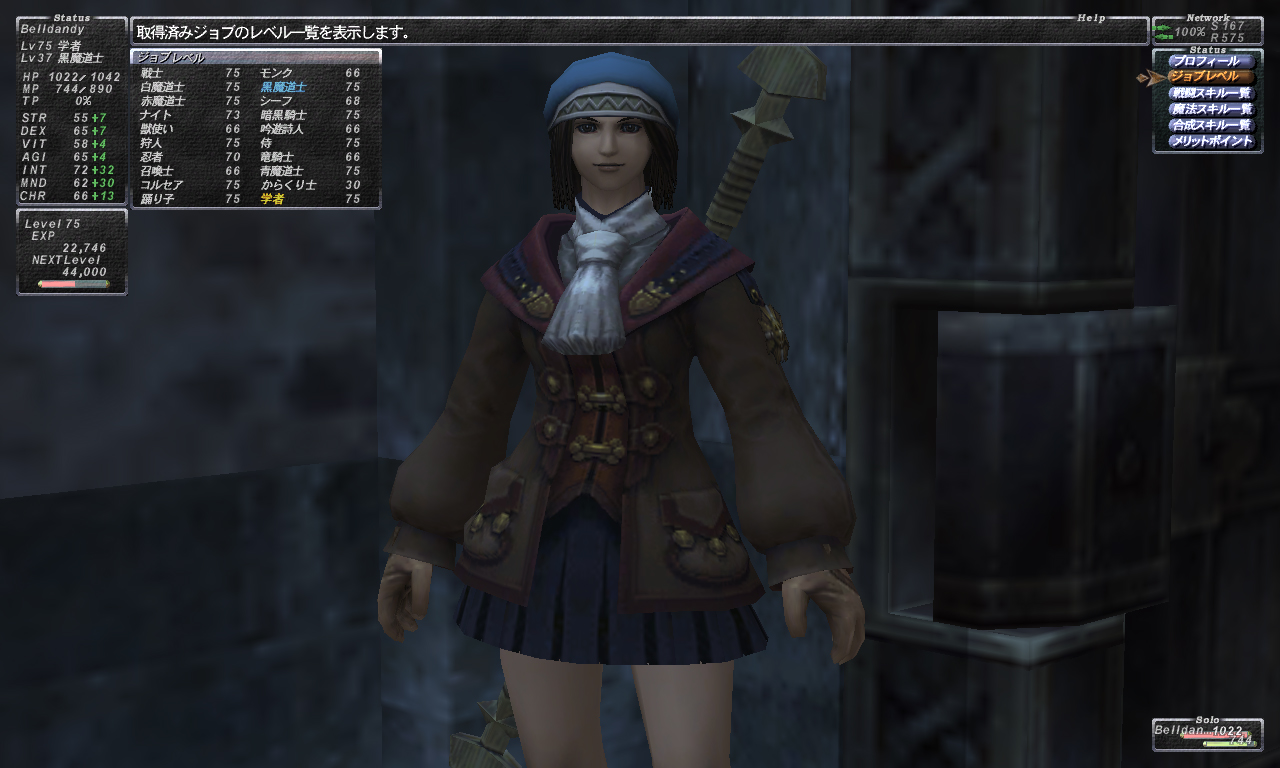This screenshot has height=768, width=1280.
Task: Open the プロフィール menu entry
Action: point(1210,61)
